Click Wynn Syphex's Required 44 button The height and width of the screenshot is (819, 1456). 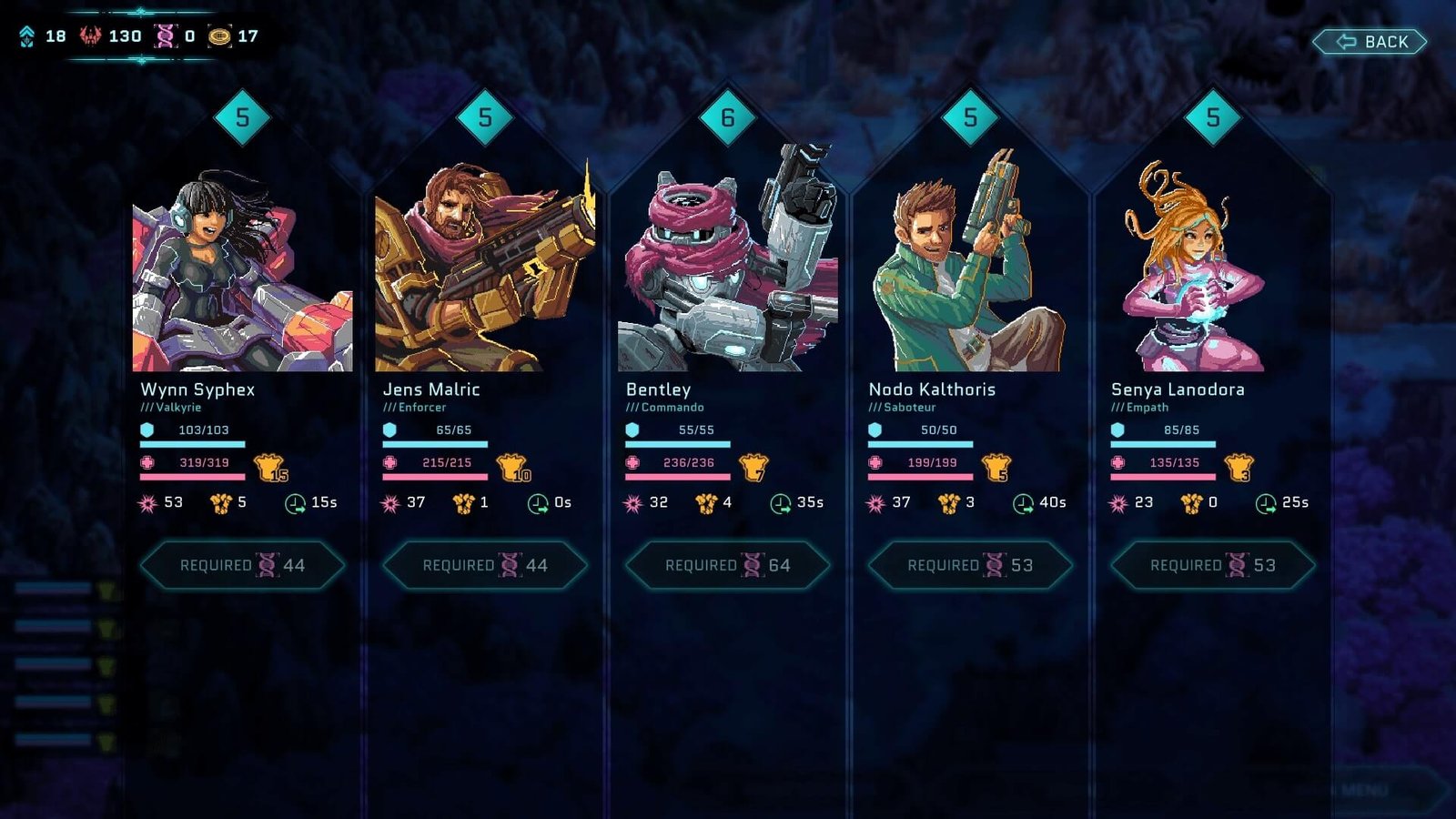242,565
